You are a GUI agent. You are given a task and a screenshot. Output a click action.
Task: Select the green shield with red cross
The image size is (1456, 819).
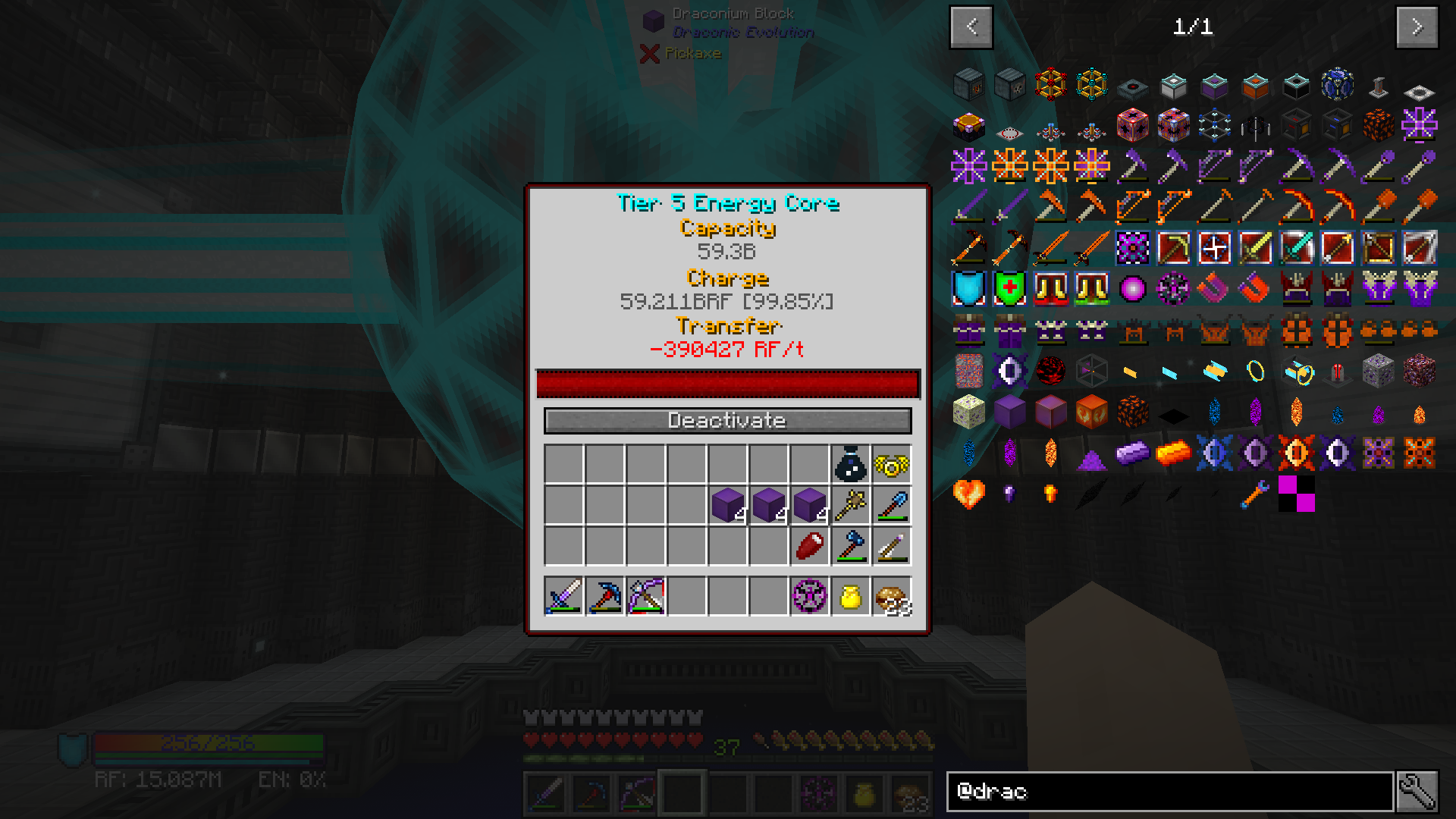[1010, 289]
